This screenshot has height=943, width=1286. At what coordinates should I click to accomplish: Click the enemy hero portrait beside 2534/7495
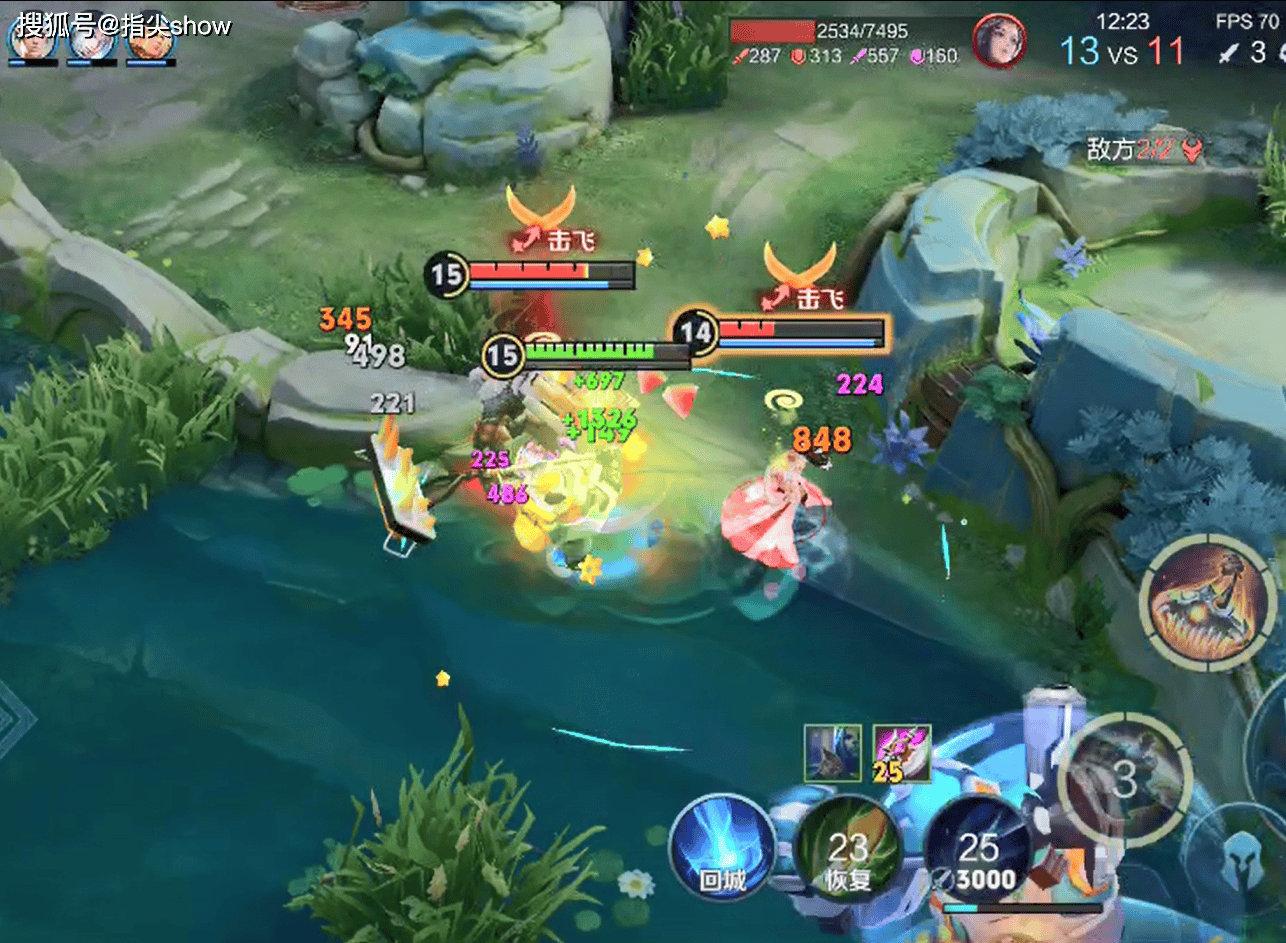998,42
